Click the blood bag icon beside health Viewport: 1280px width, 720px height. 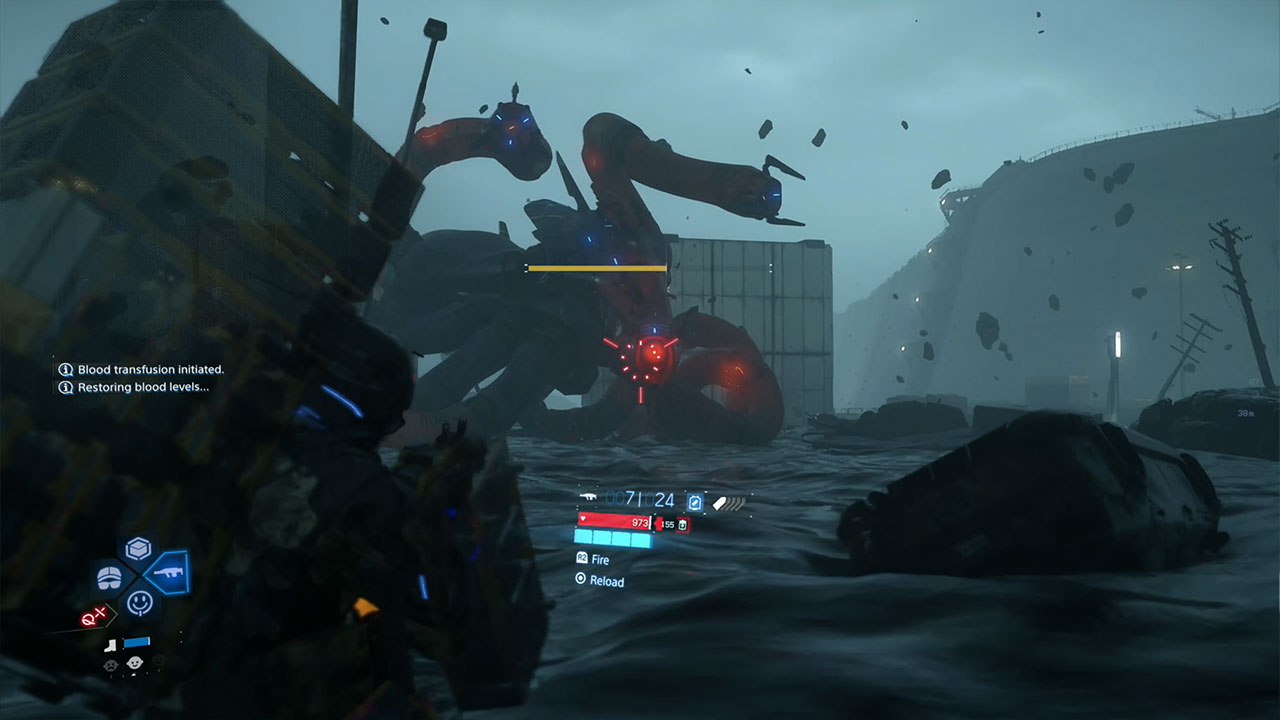coord(683,523)
